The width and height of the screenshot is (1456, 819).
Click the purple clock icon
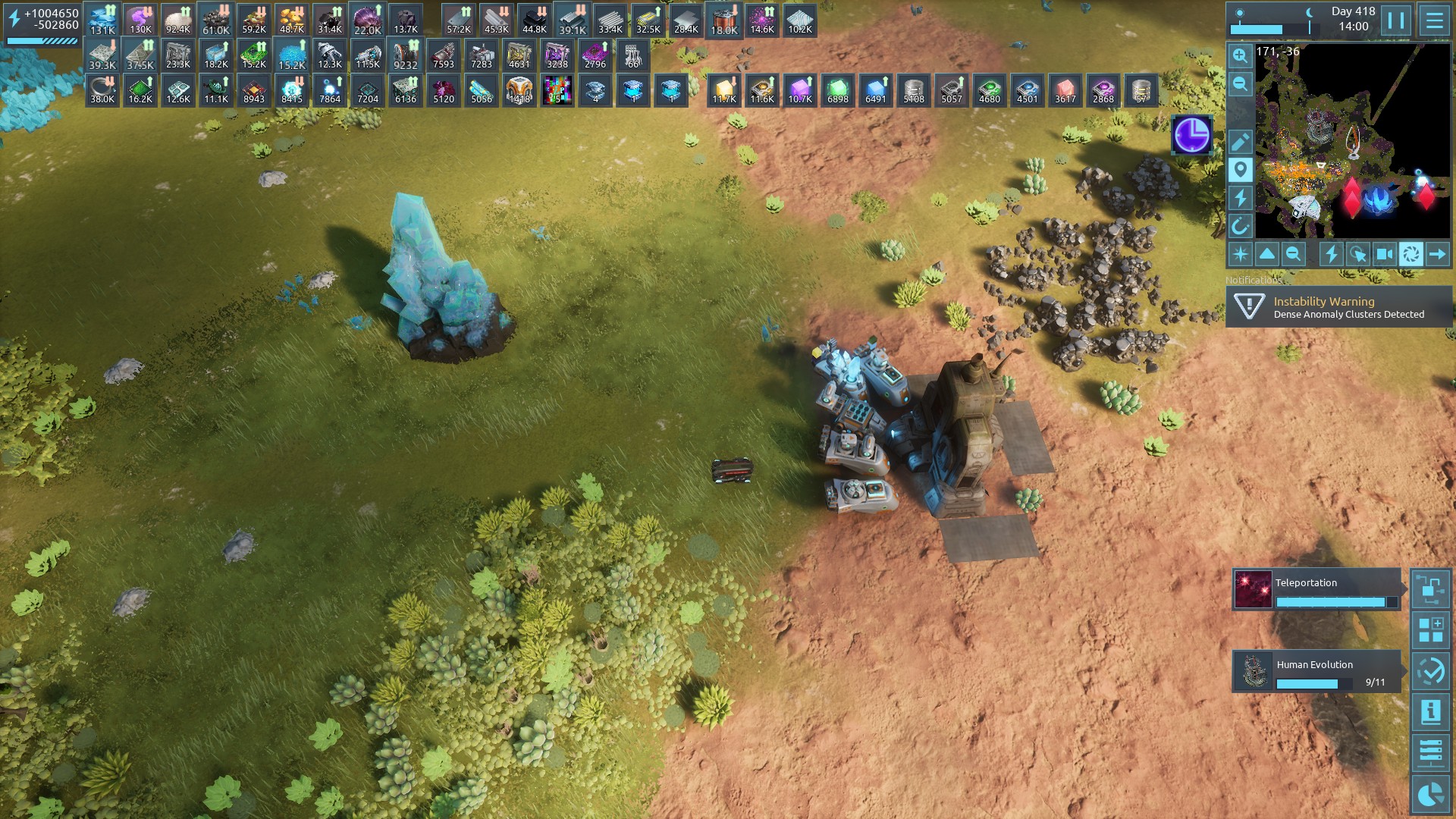[1191, 136]
